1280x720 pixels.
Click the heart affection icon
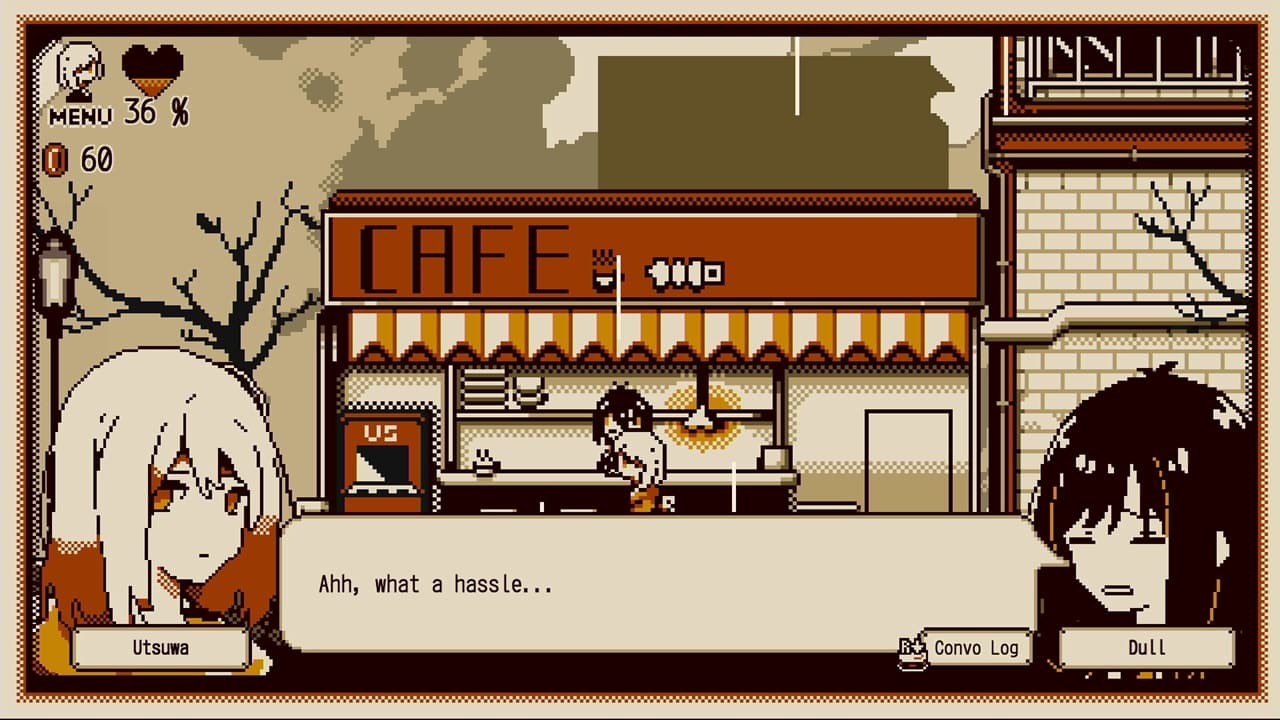(x=153, y=70)
